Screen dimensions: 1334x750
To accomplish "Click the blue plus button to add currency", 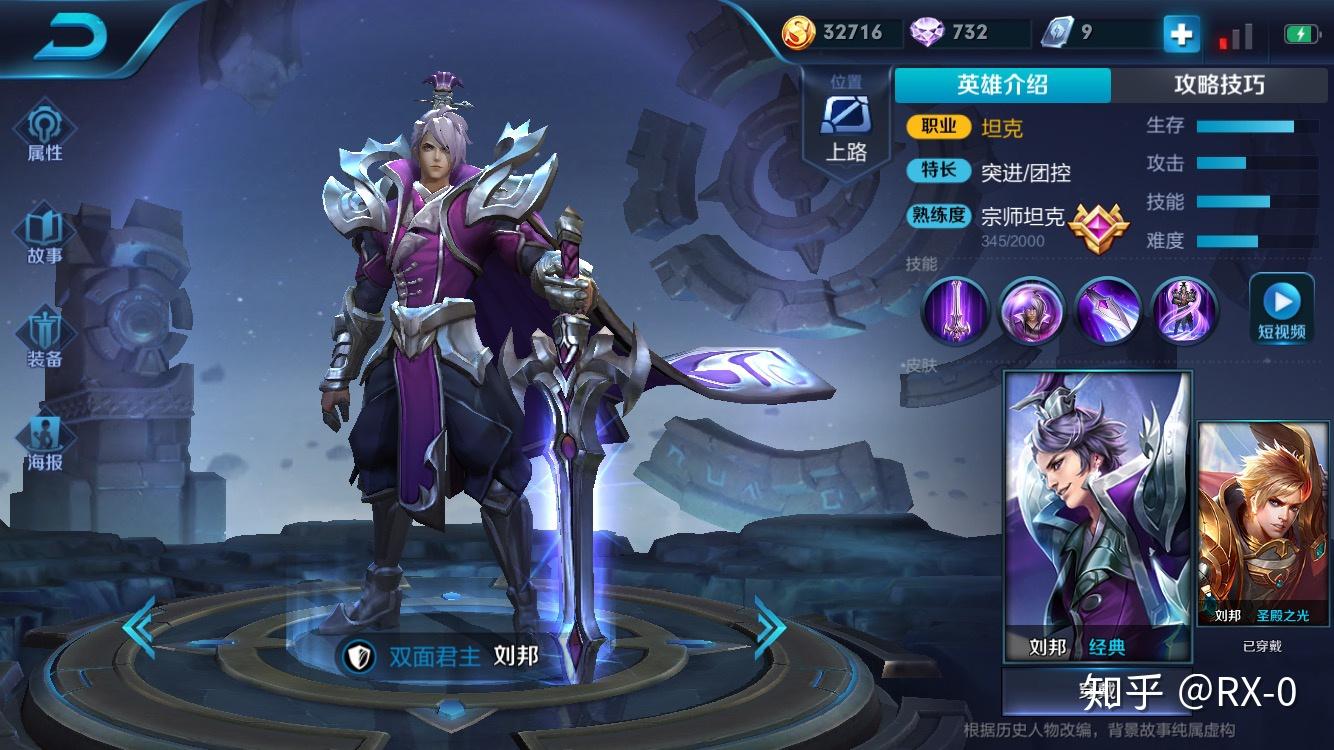I will [x=1181, y=35].
